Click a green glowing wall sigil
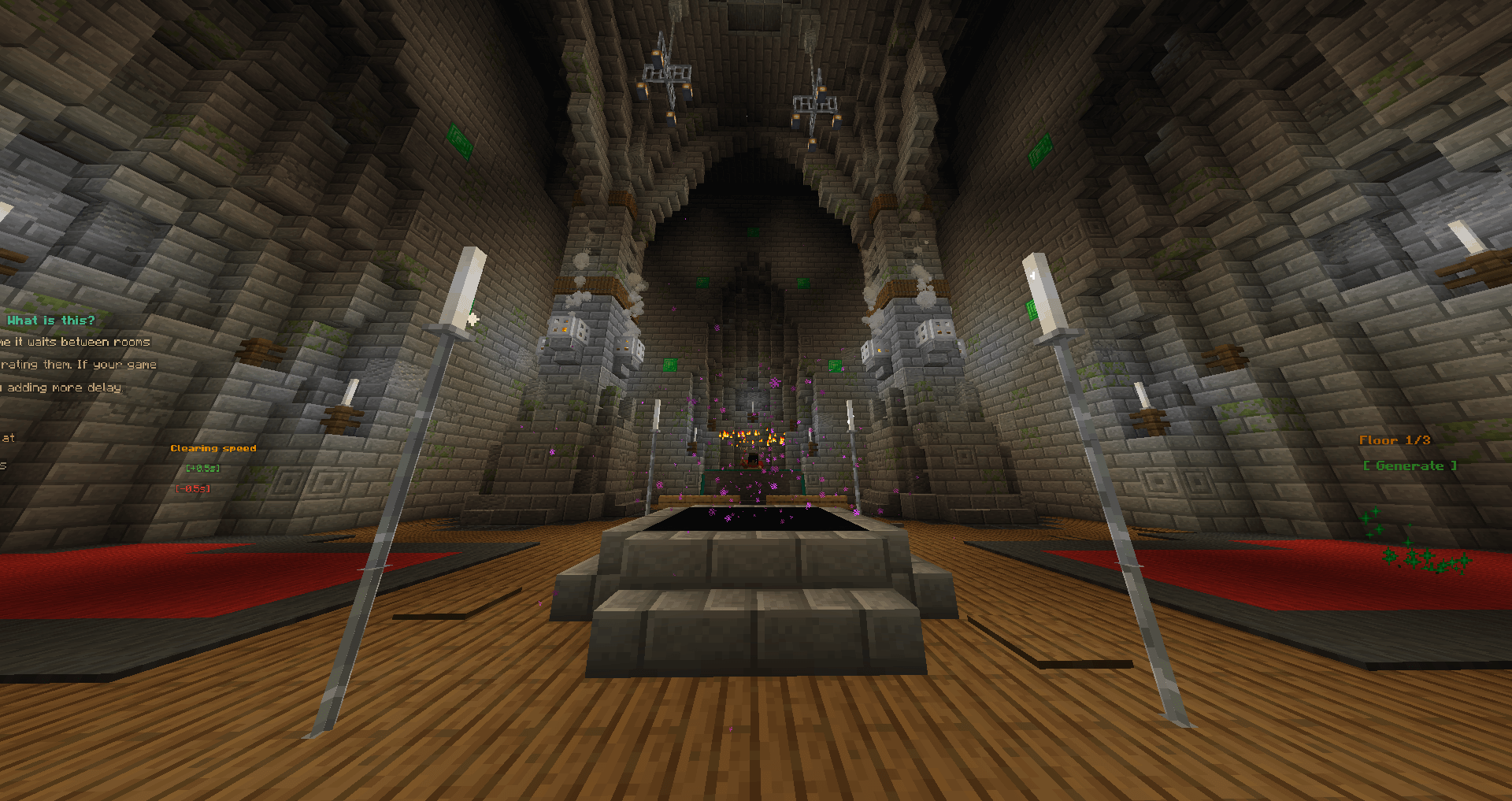Viewport: 1512px width, 801px height. [x=461, y=139]
